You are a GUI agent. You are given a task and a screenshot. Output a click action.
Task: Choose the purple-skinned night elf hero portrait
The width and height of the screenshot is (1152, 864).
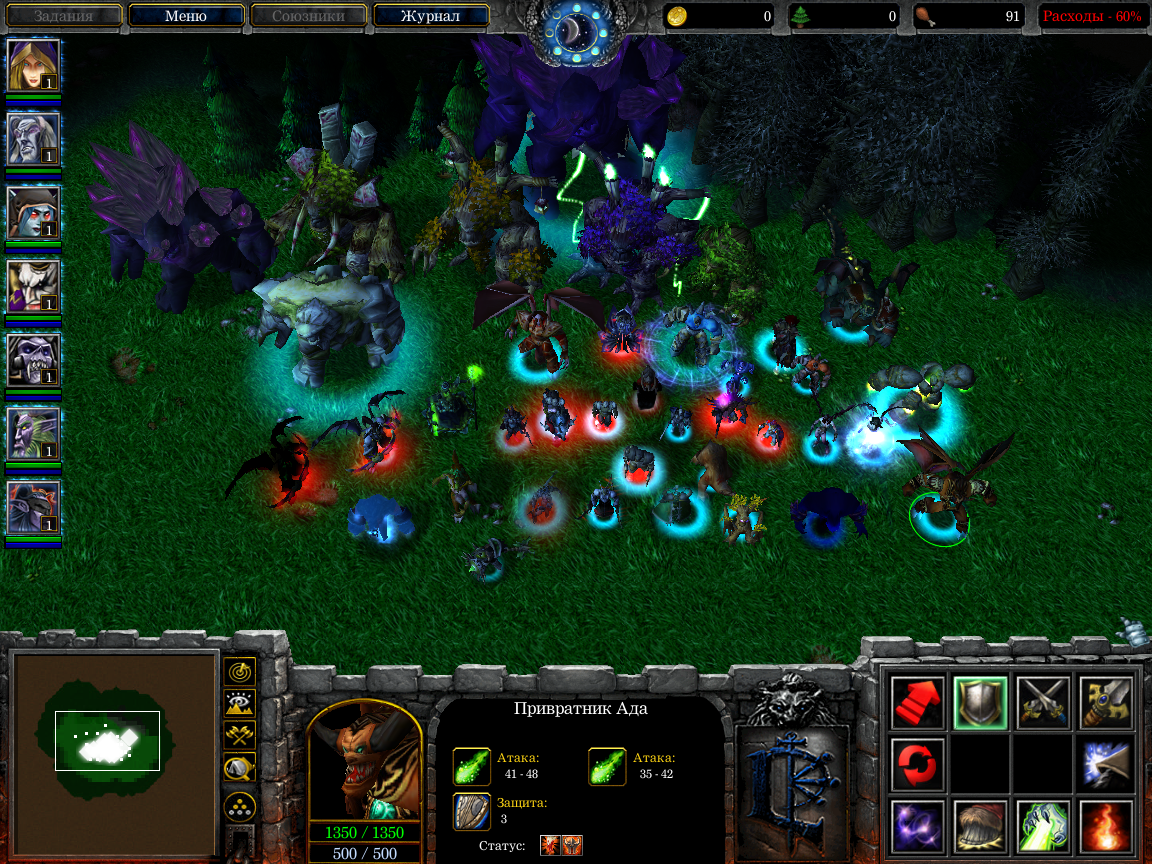[x=34, y=434]
